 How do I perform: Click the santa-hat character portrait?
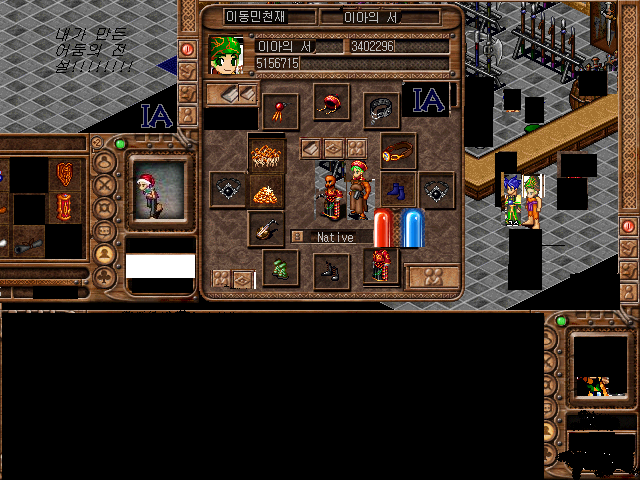pyautogui.click(x=157, y=188)
